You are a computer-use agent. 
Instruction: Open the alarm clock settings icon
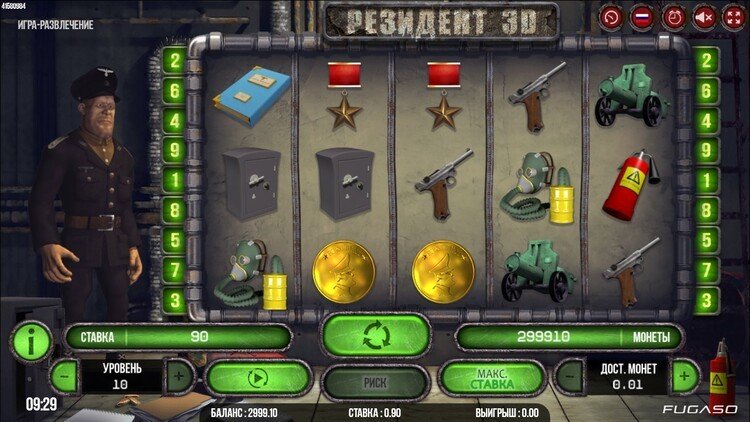[672, 16]
